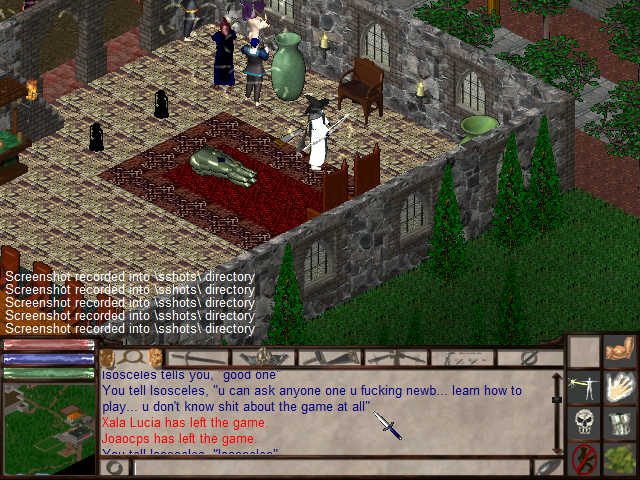Click the skull icon
Screen dimensions: 640x480
pyautogui.click(x=584, y=422)
